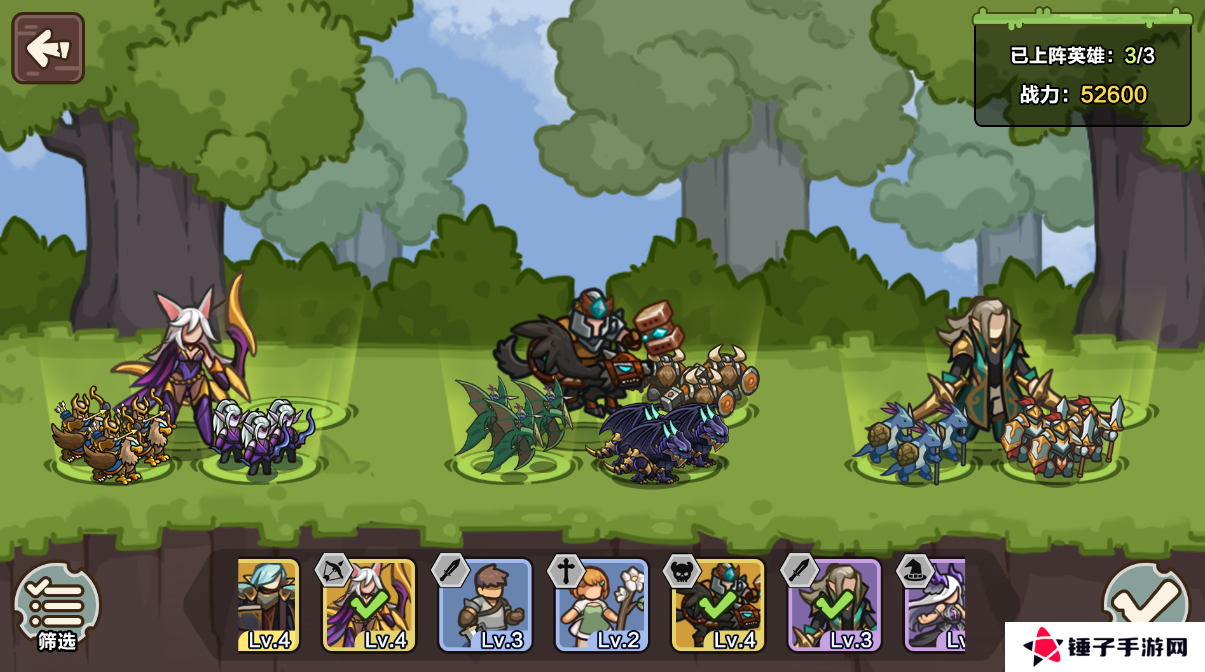Pick the Lv.2 priestess with flower staff
Viewport: 1205px width, 672px height.
tap(602, 606)
